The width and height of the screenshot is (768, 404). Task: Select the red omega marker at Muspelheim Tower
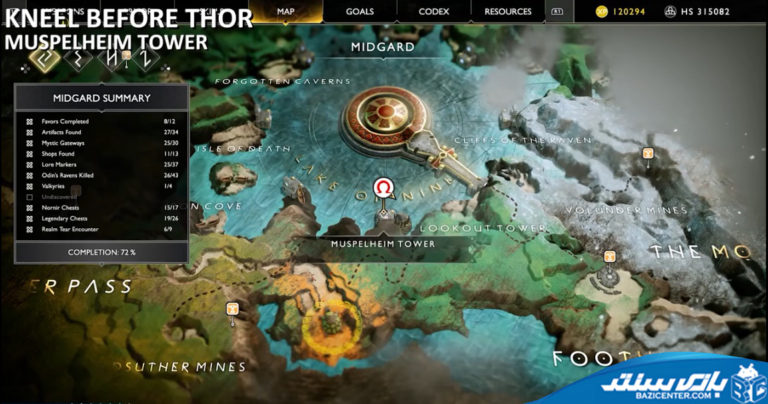[383, 187]
